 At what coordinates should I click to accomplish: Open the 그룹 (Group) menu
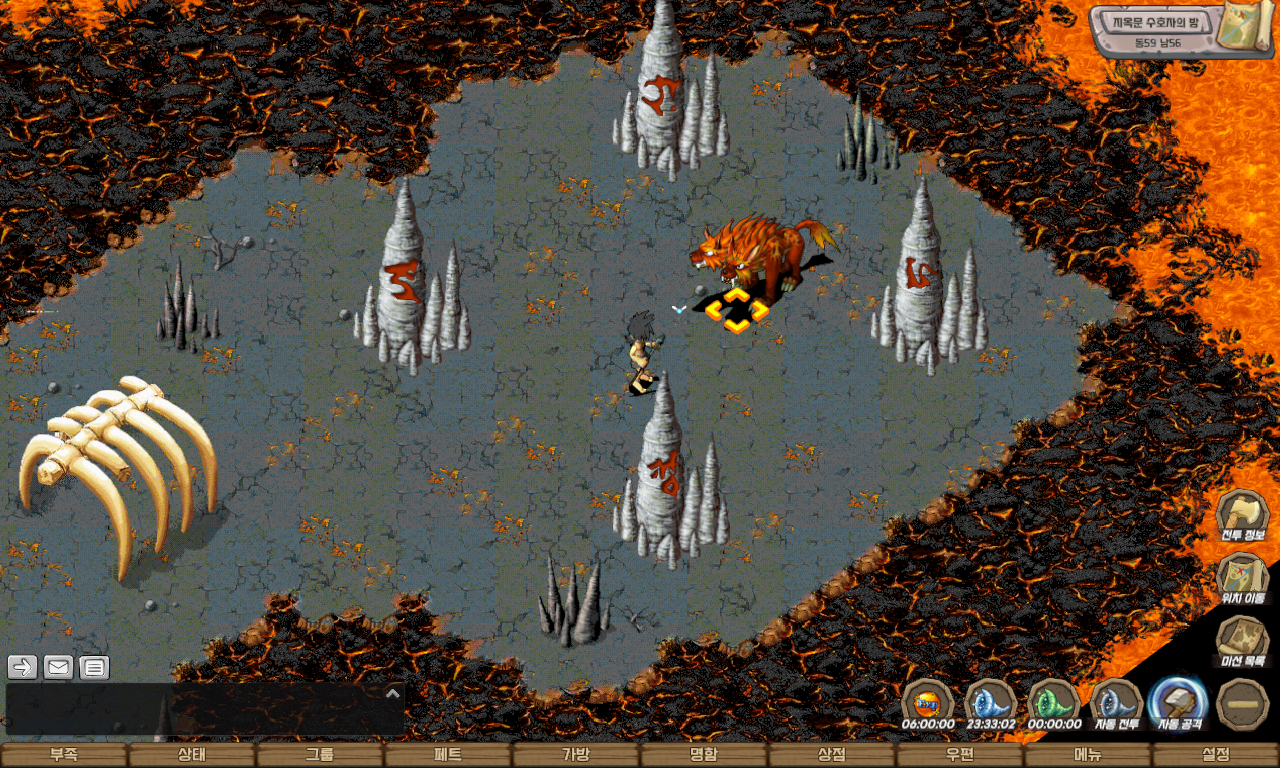tap(320, 755)
